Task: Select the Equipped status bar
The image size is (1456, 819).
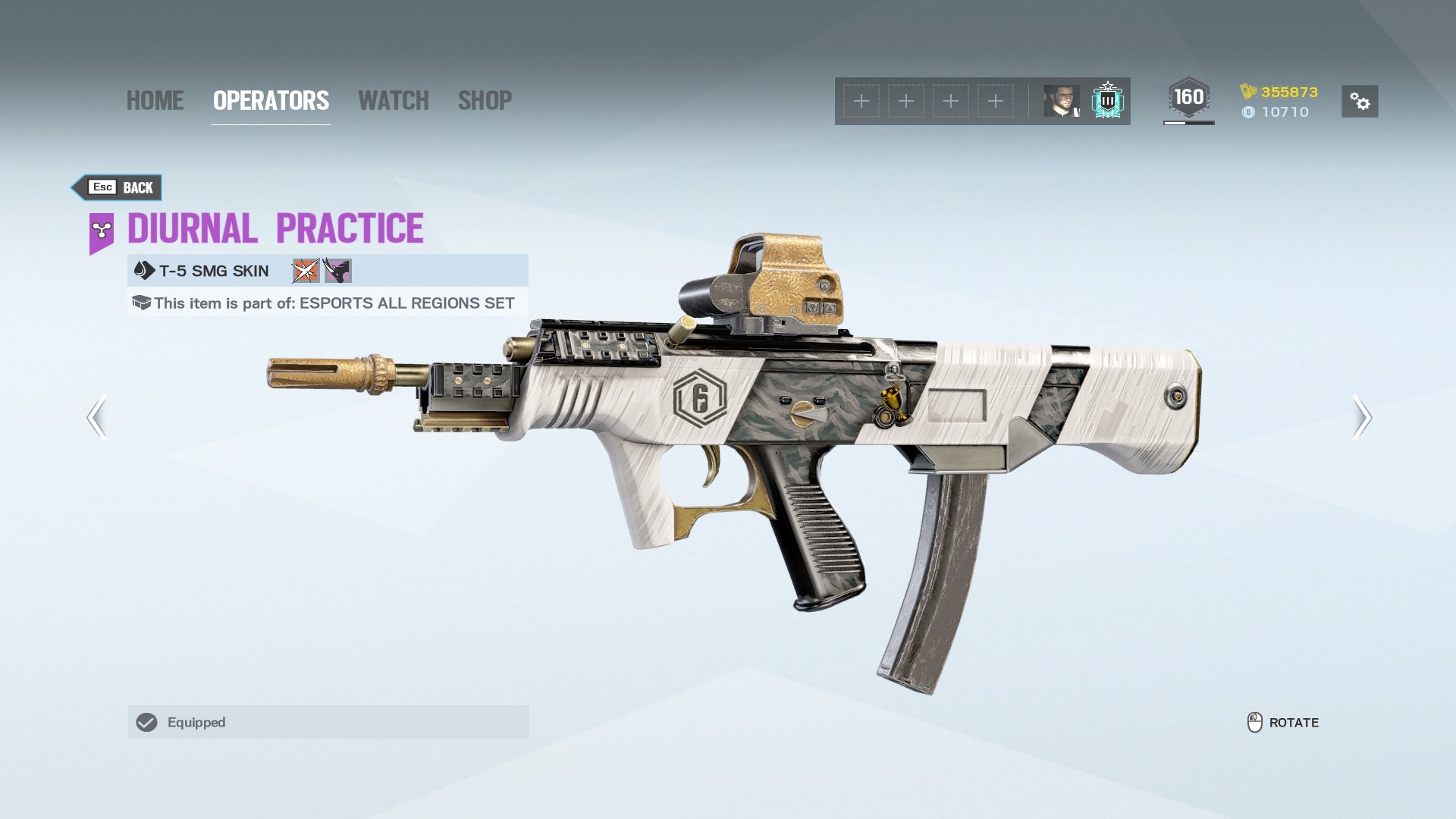Action: pyautogui.click(x=328, y=722)
